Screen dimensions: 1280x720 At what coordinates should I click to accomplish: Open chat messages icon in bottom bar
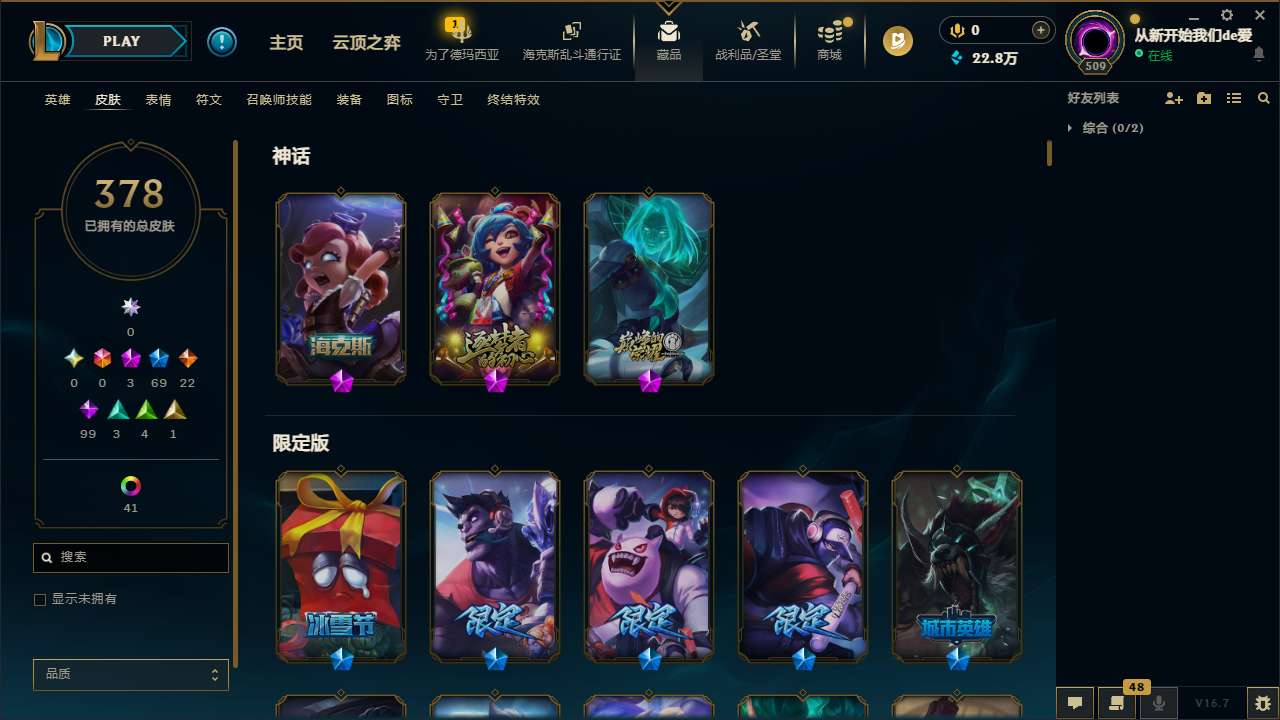1074,702
